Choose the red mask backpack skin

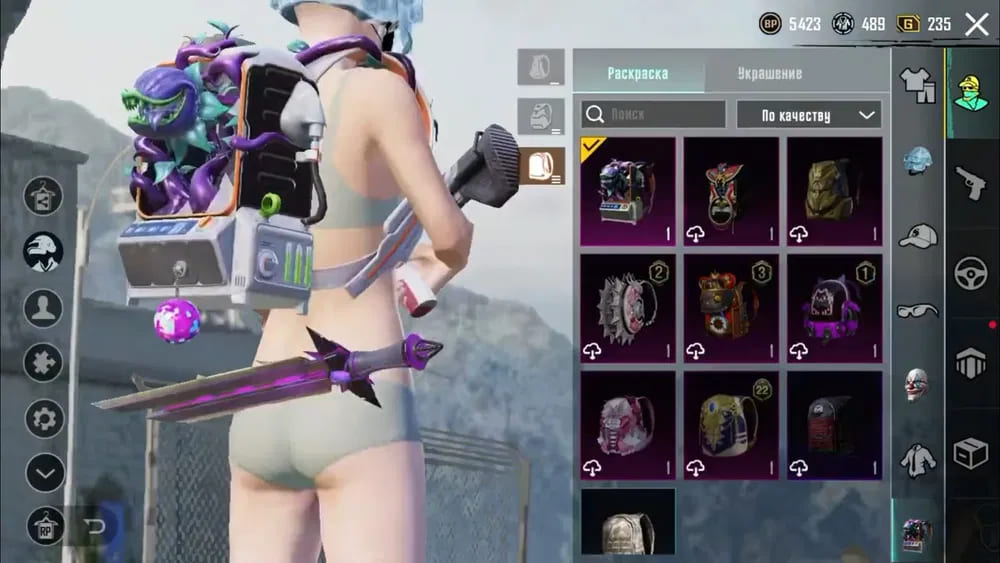[731, 192]
